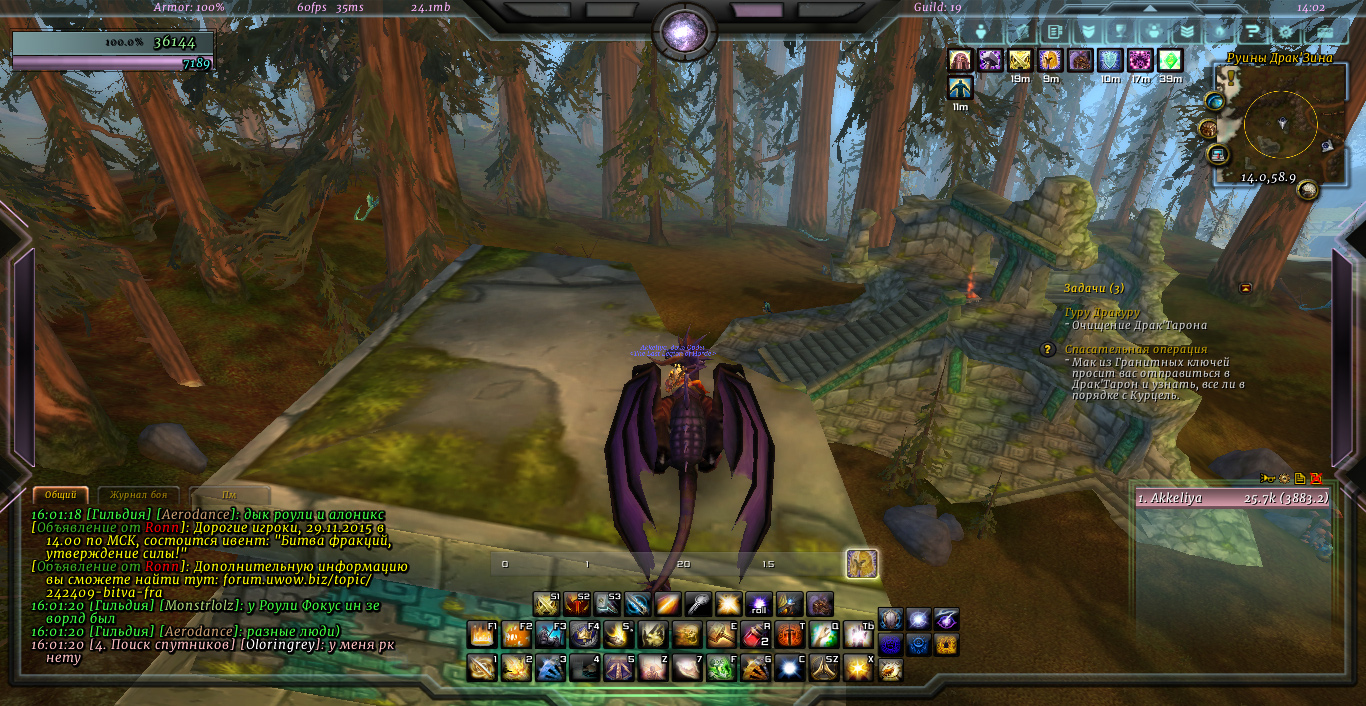Image resolution: width=1366 pixels, height=706 pixels.
Task: Use the red potion in the action bar
Action: click(755, 635)
